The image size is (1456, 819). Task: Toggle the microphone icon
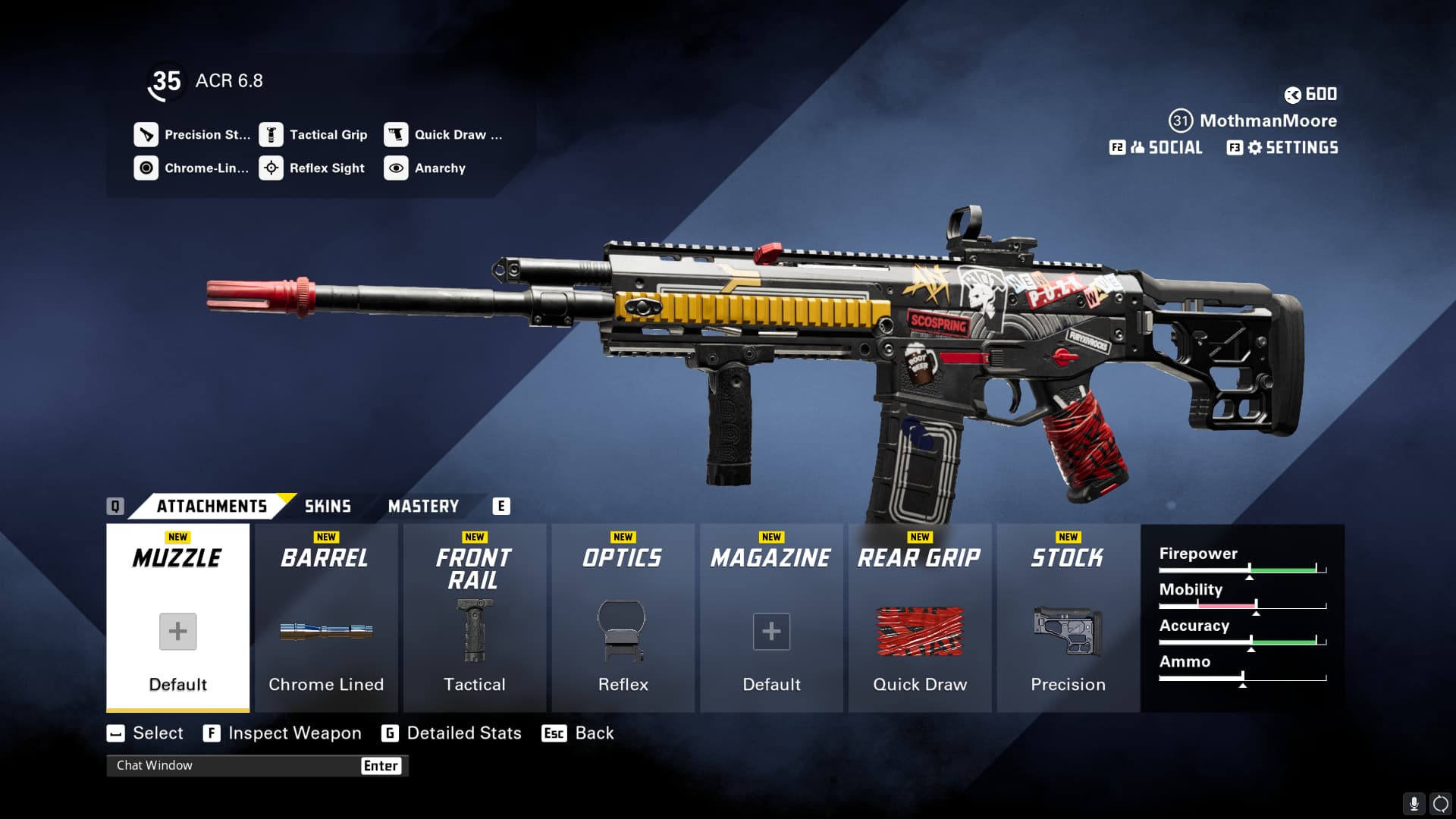pos(1414,803)
